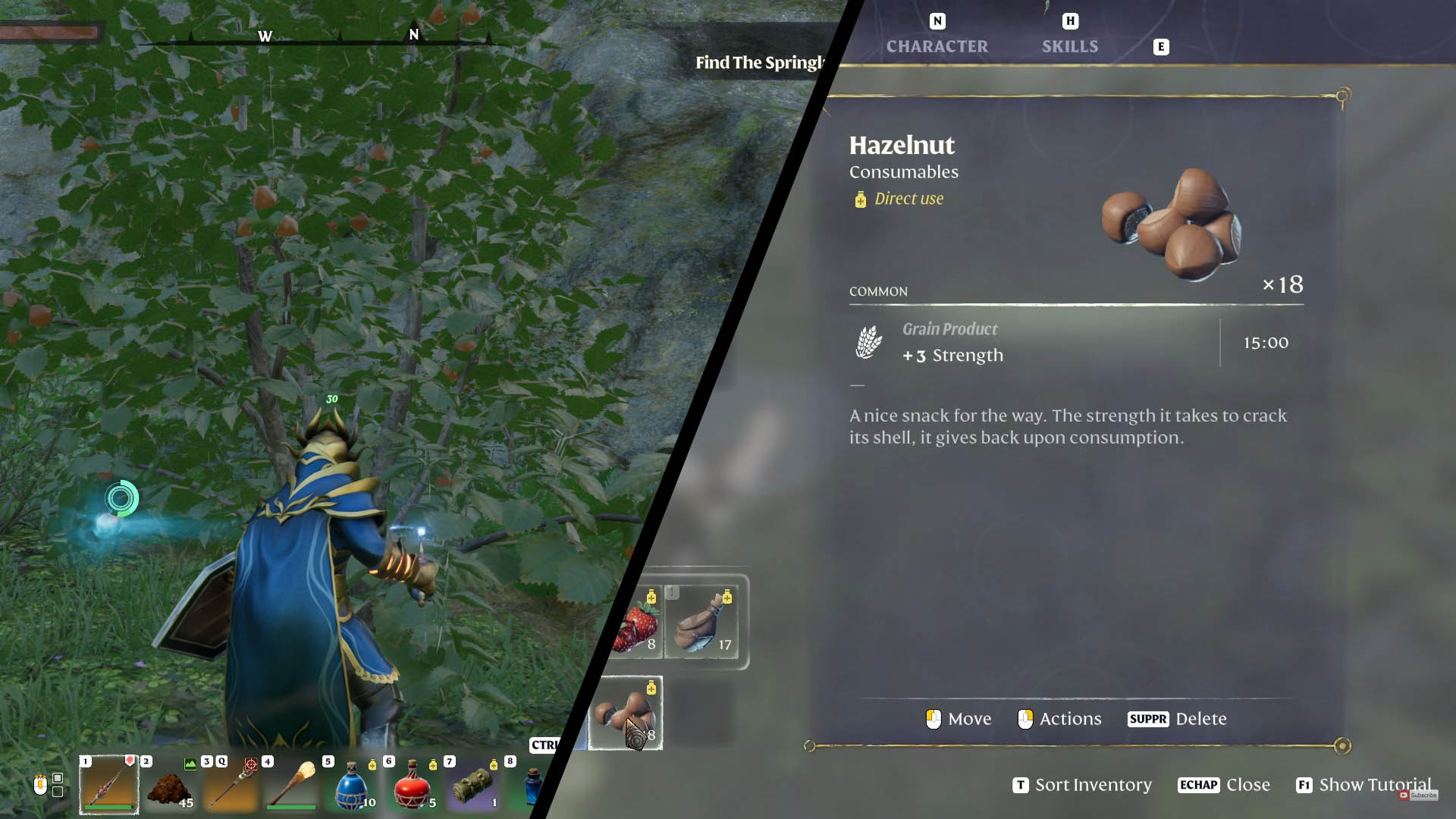This screenshot has width=1456, height=819.
Task: Click the YouTube Subscribe overlay button
Action: pyautogui.click(x=1418, y=795)
